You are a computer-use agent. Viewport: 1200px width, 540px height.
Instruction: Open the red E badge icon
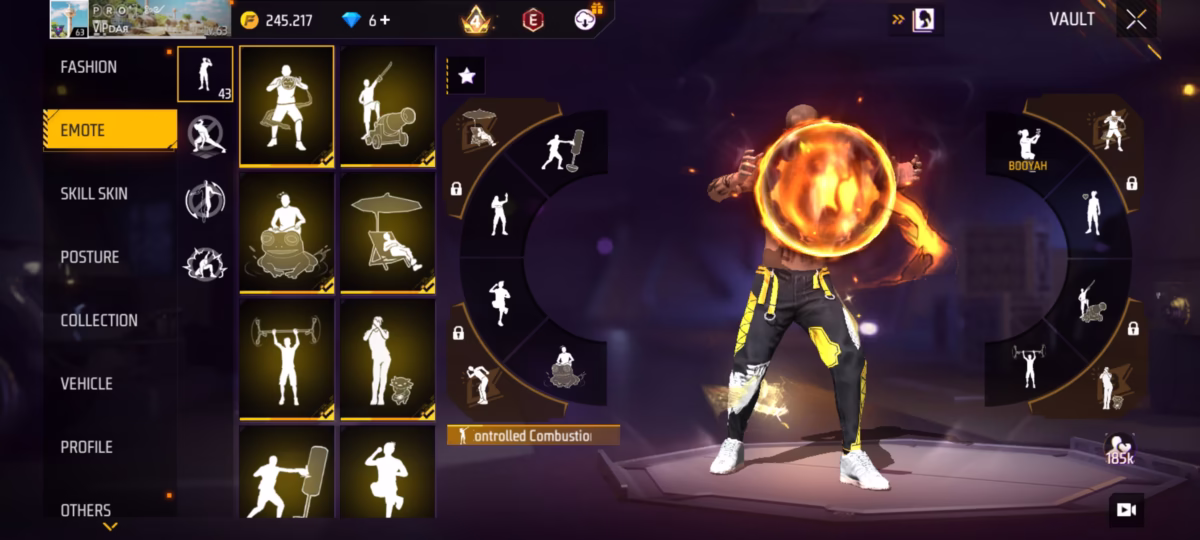(533, 20)
